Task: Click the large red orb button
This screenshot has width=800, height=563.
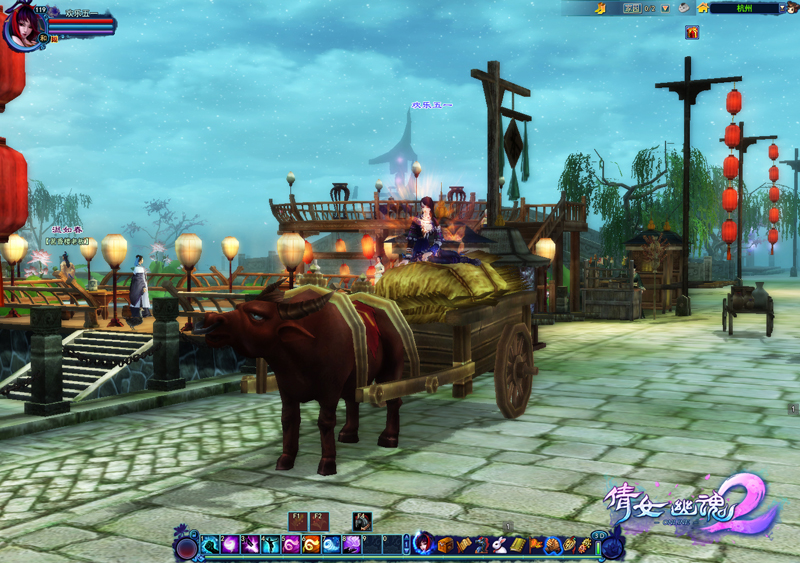Action: [186, 547]
